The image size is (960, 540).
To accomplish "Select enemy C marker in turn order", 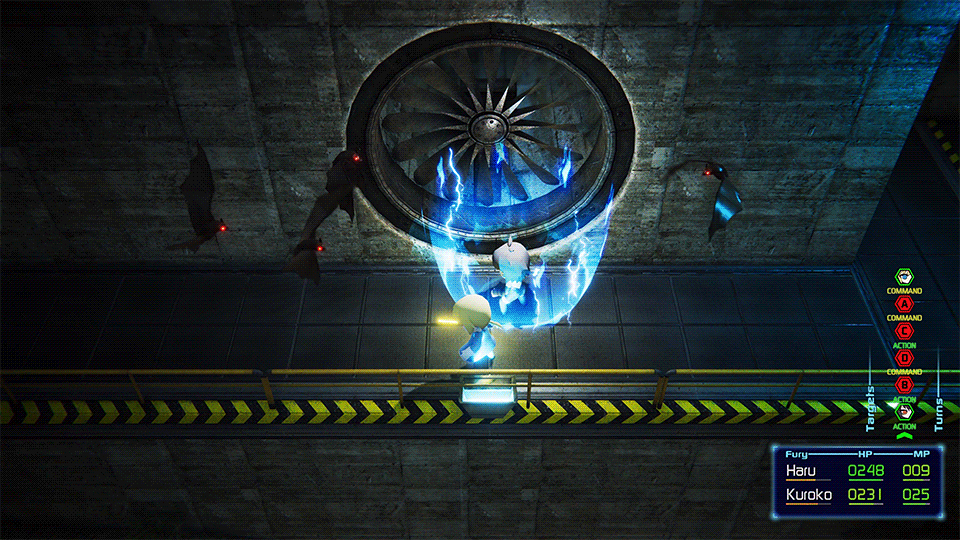I will tap(905, 330).
